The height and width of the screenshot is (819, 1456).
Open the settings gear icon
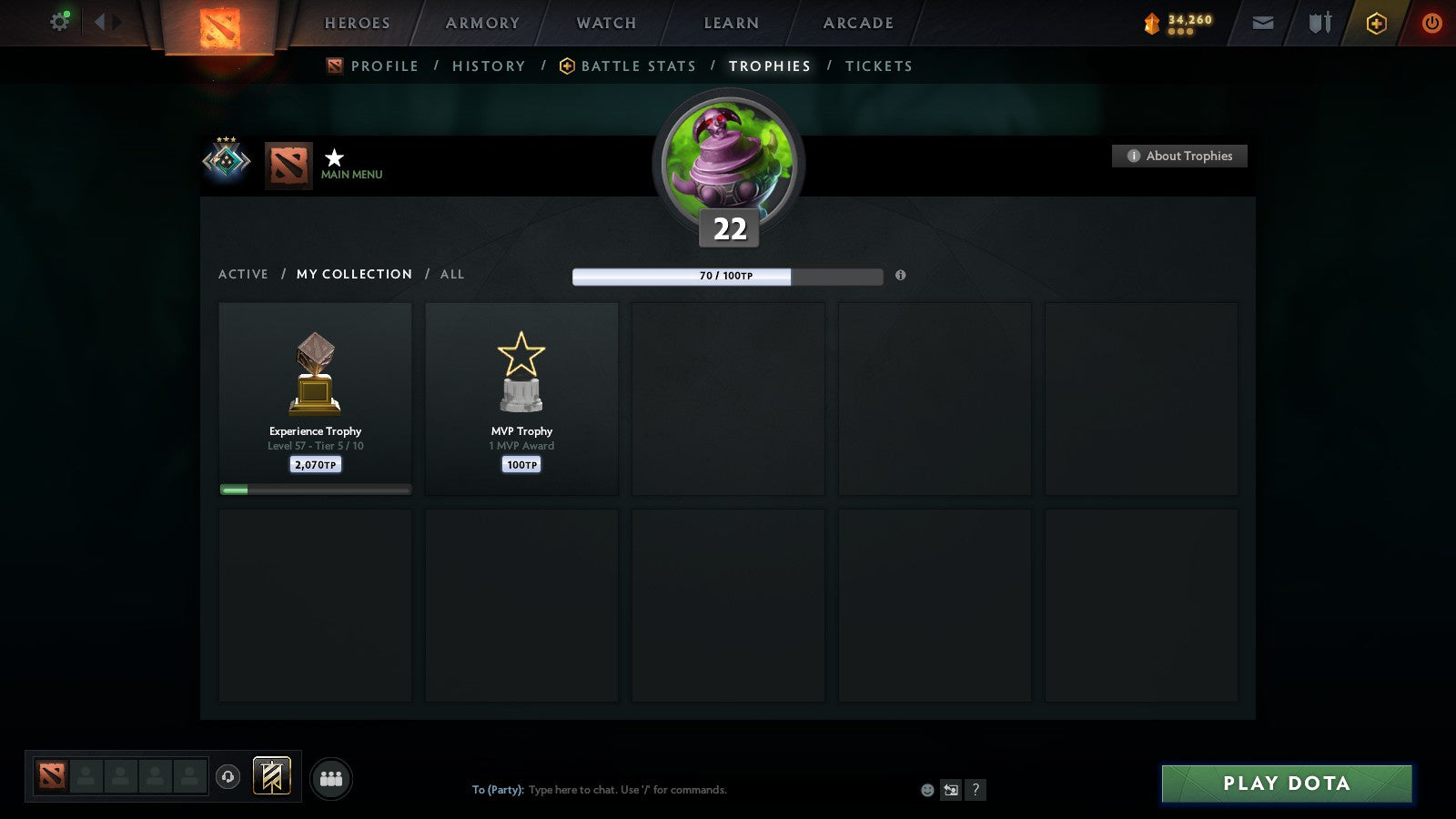point(59,20)
